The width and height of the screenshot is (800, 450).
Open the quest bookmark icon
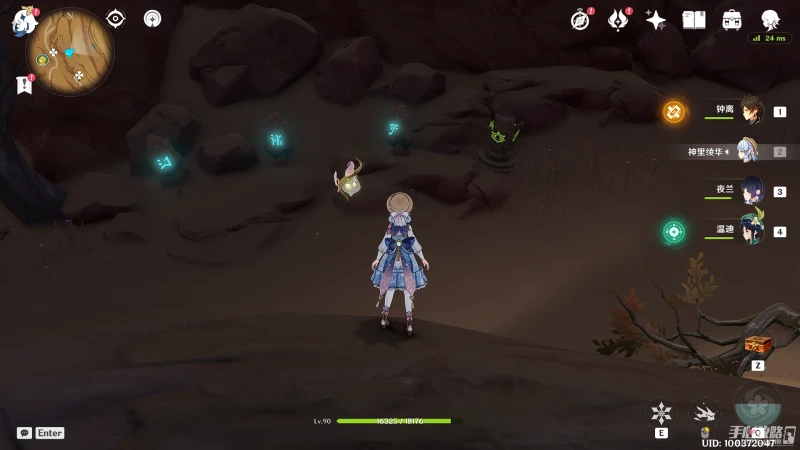(24, 85)
